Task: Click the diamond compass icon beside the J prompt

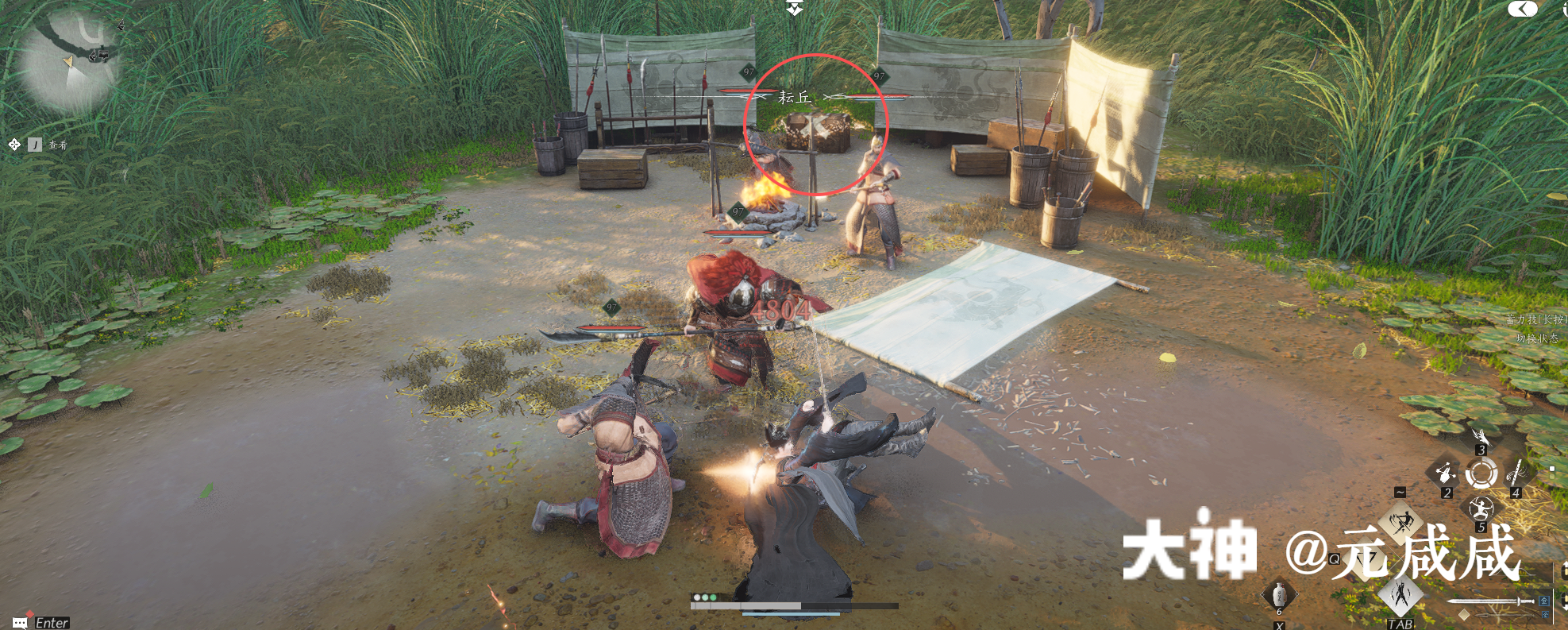Action: pyautogui.click(x=13, y=145)
